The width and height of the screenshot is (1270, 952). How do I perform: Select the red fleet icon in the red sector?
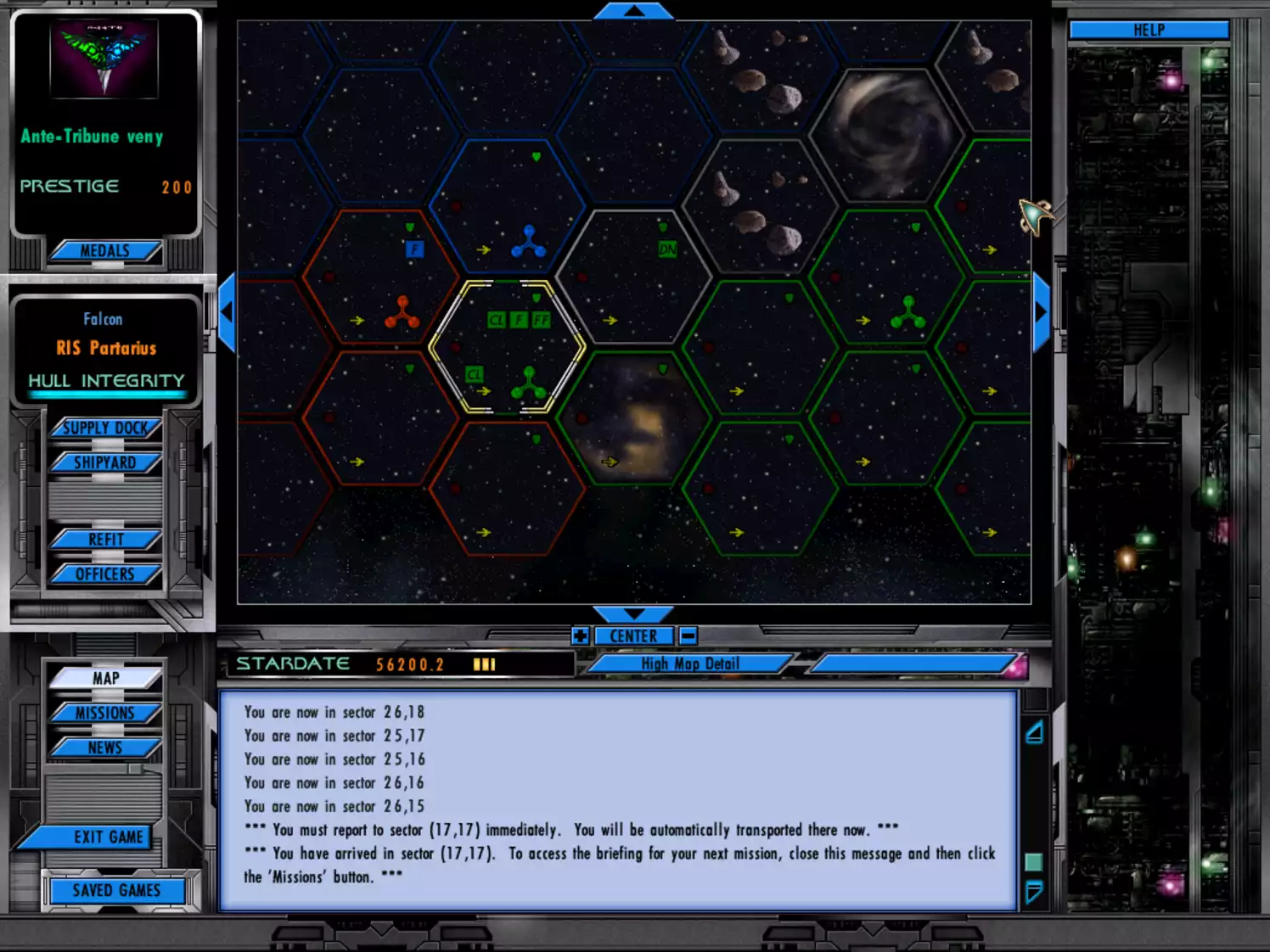coord(402,314)
